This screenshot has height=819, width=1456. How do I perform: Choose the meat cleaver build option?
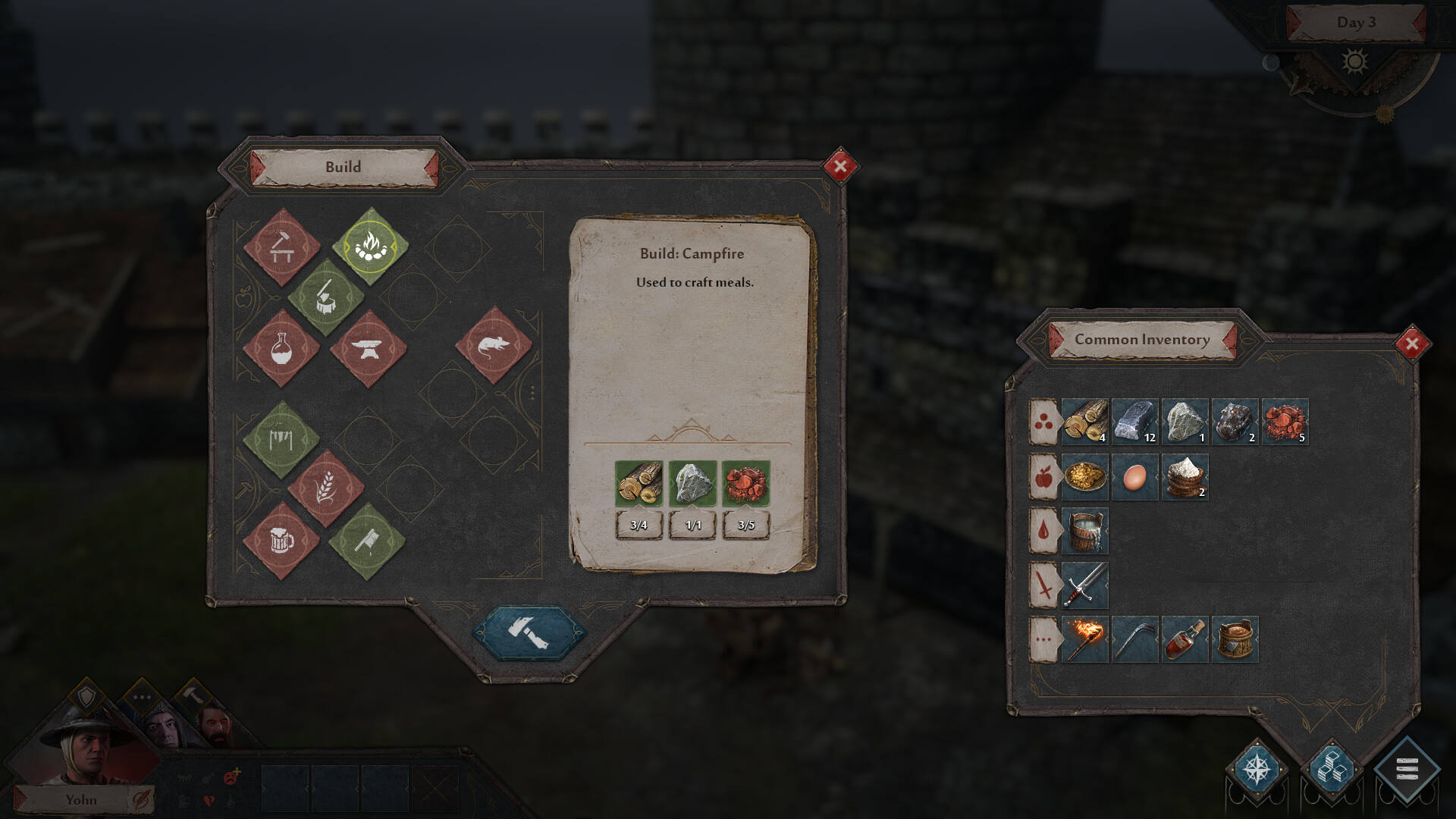click(x=367, y=541)
